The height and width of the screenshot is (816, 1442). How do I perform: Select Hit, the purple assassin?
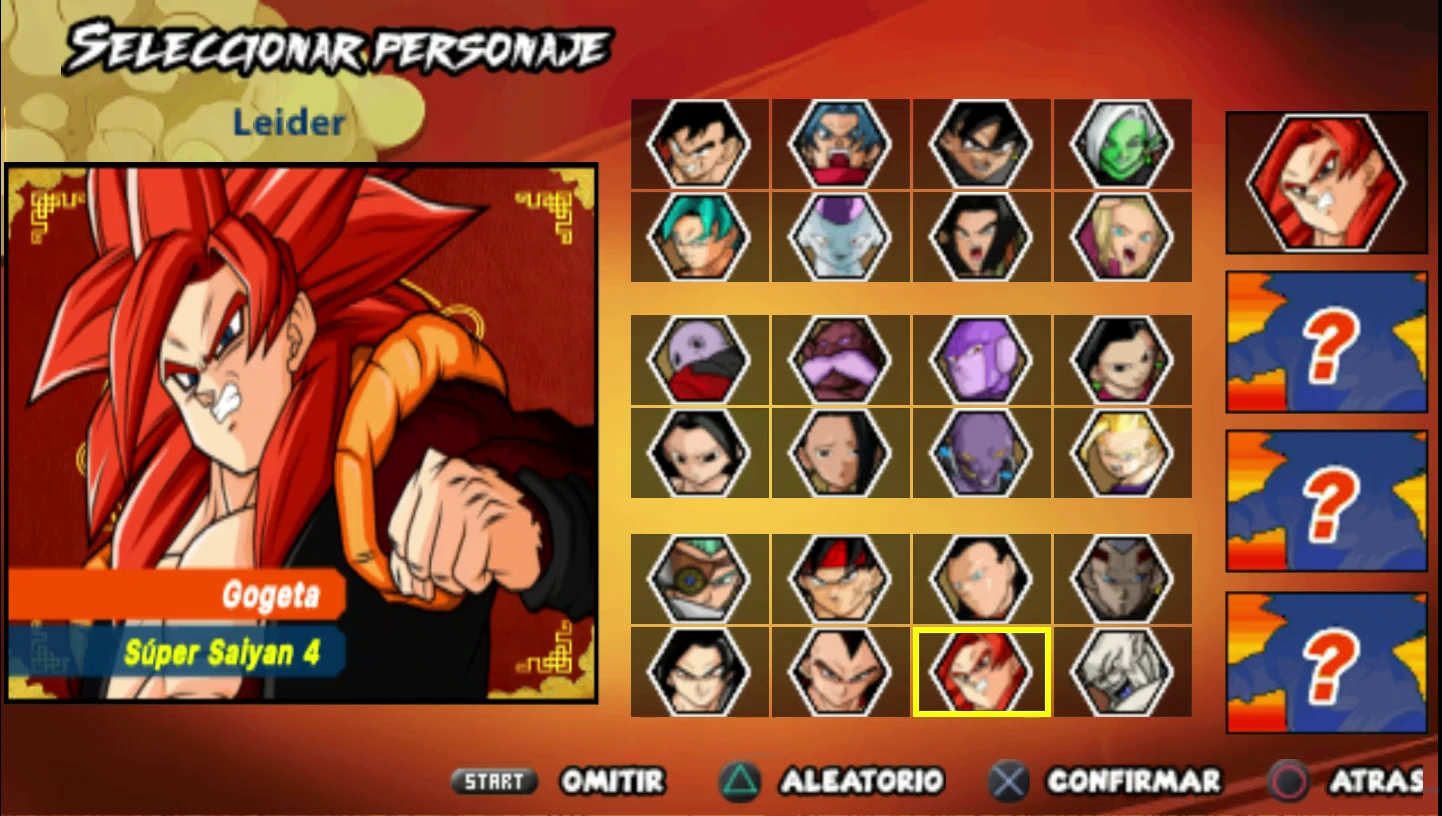(x=982, y=358)
